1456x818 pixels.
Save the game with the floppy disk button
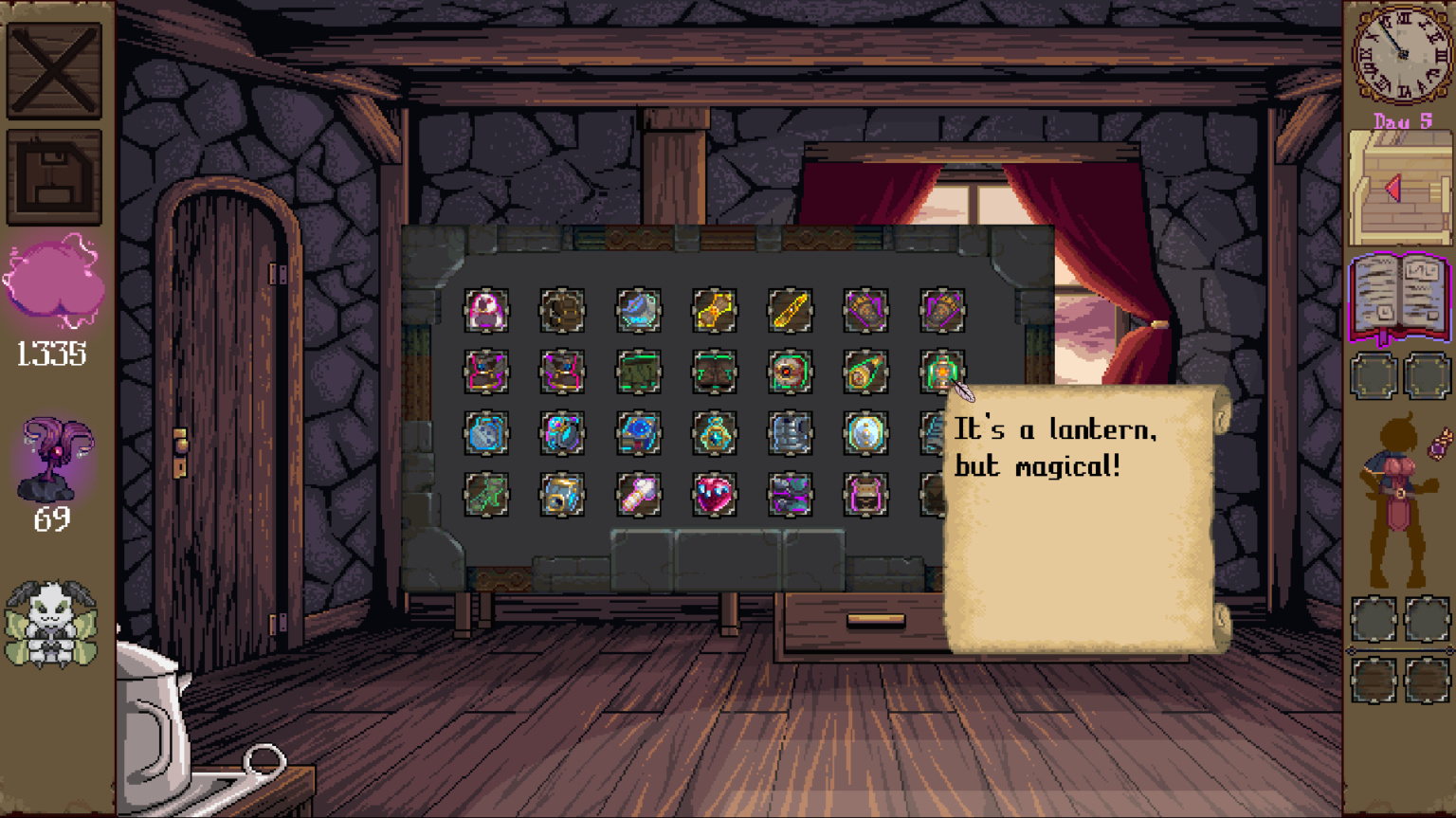54,177
